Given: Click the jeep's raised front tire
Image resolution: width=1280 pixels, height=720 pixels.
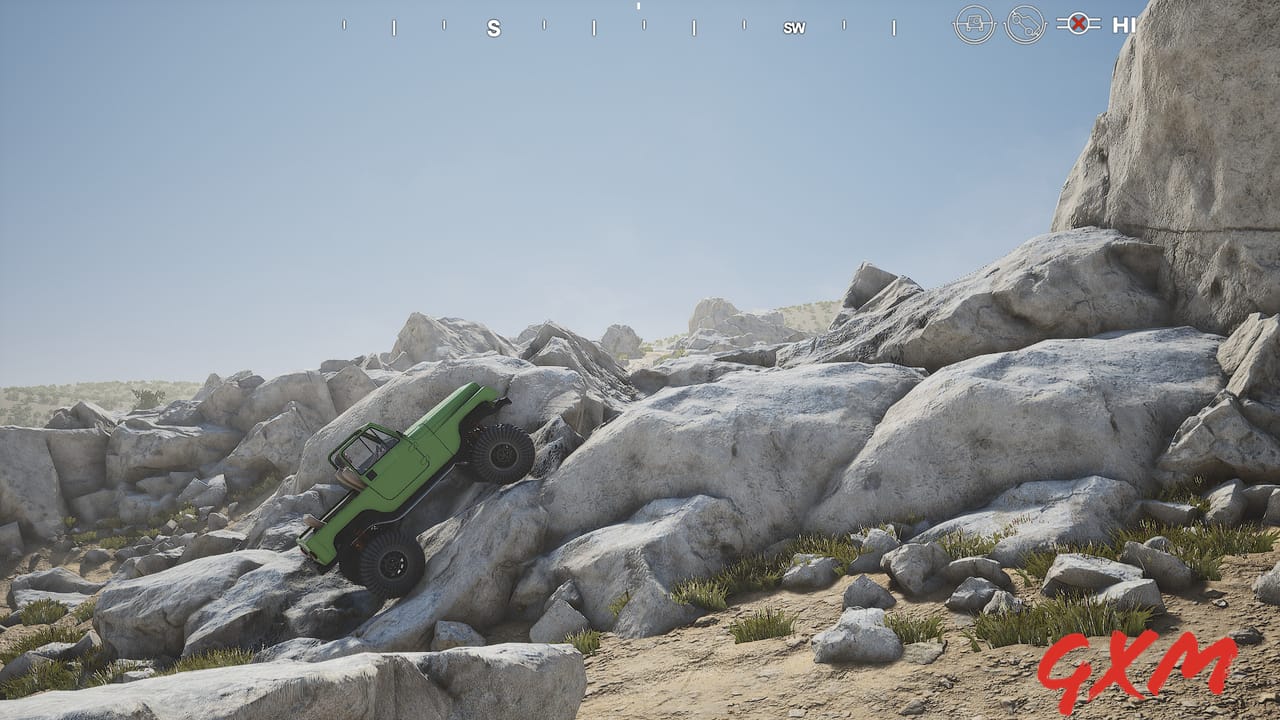Looking at the screenshot, I should [x=500, y=455].
